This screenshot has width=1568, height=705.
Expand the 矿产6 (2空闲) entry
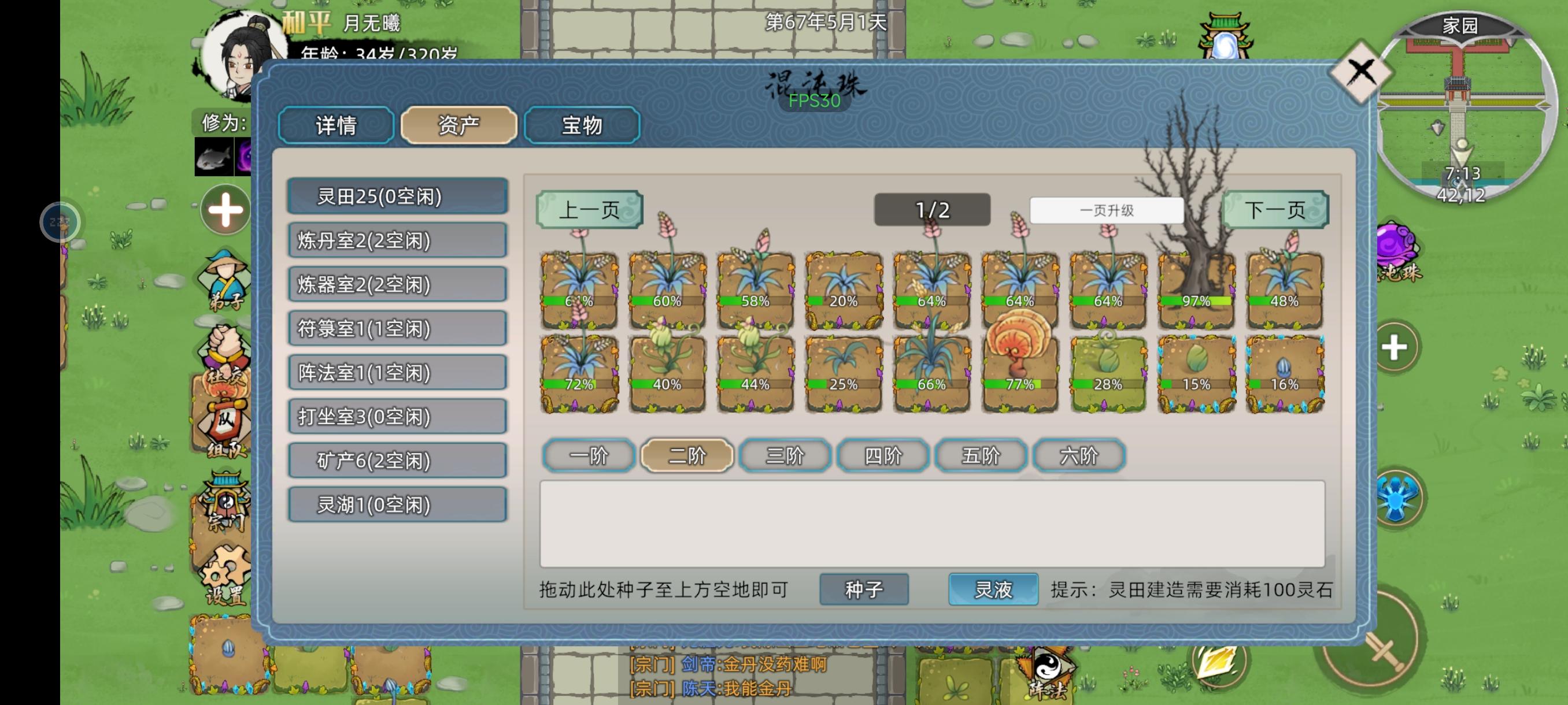[397, 461]
